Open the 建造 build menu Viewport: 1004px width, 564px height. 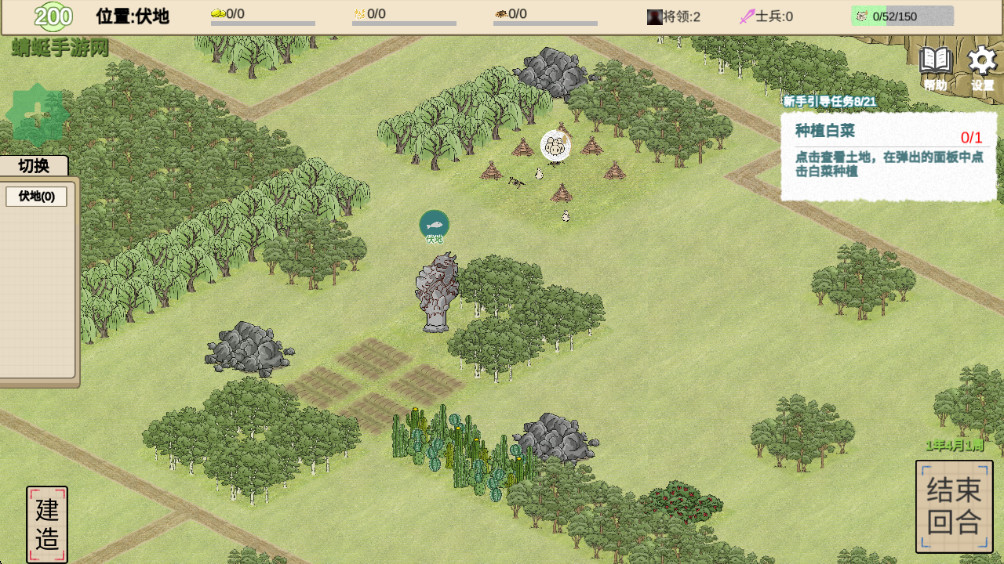[47, 524]
